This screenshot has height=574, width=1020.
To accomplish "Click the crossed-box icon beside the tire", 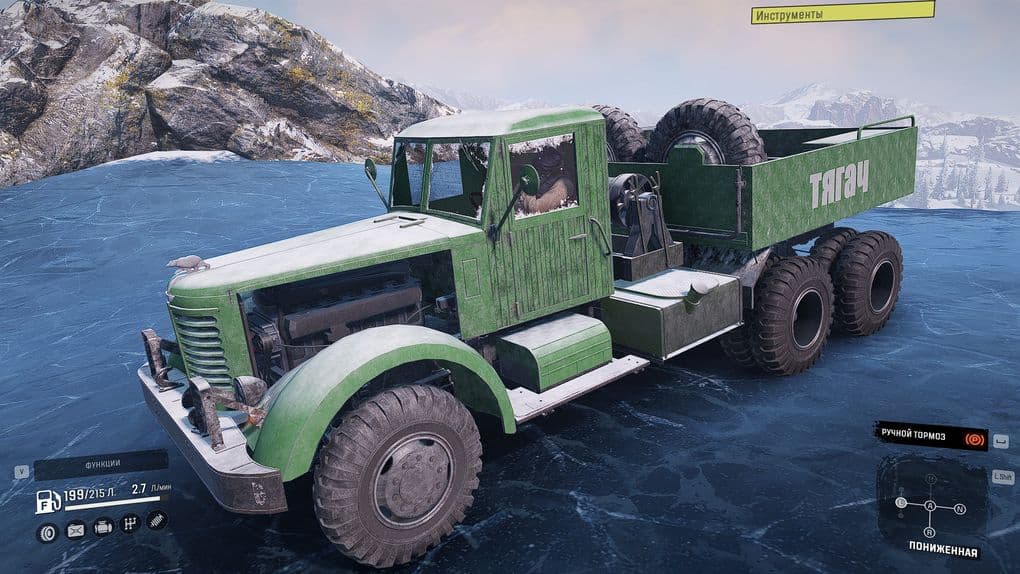I will click(75, 530).
